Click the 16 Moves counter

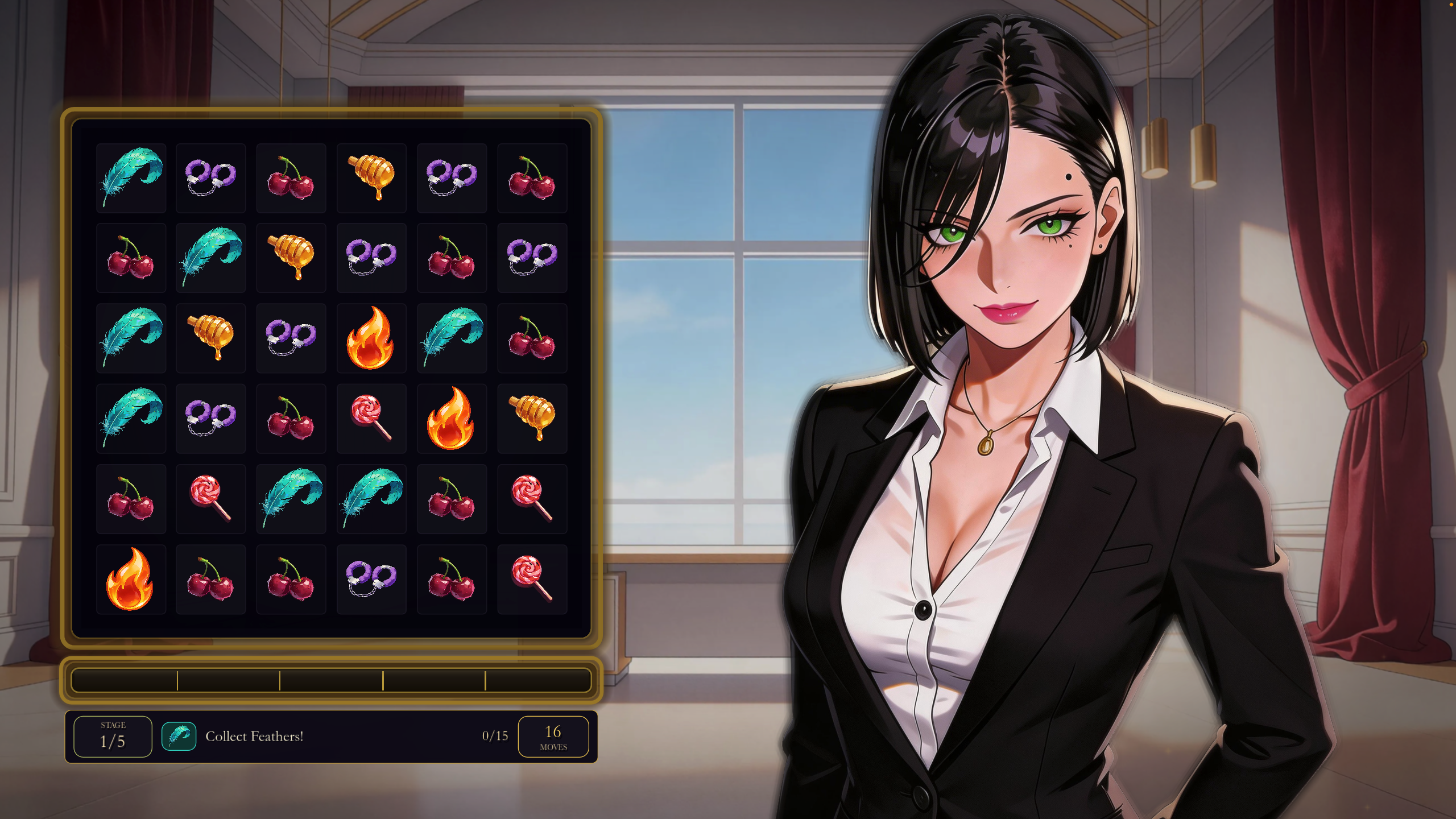pos(554,736)
